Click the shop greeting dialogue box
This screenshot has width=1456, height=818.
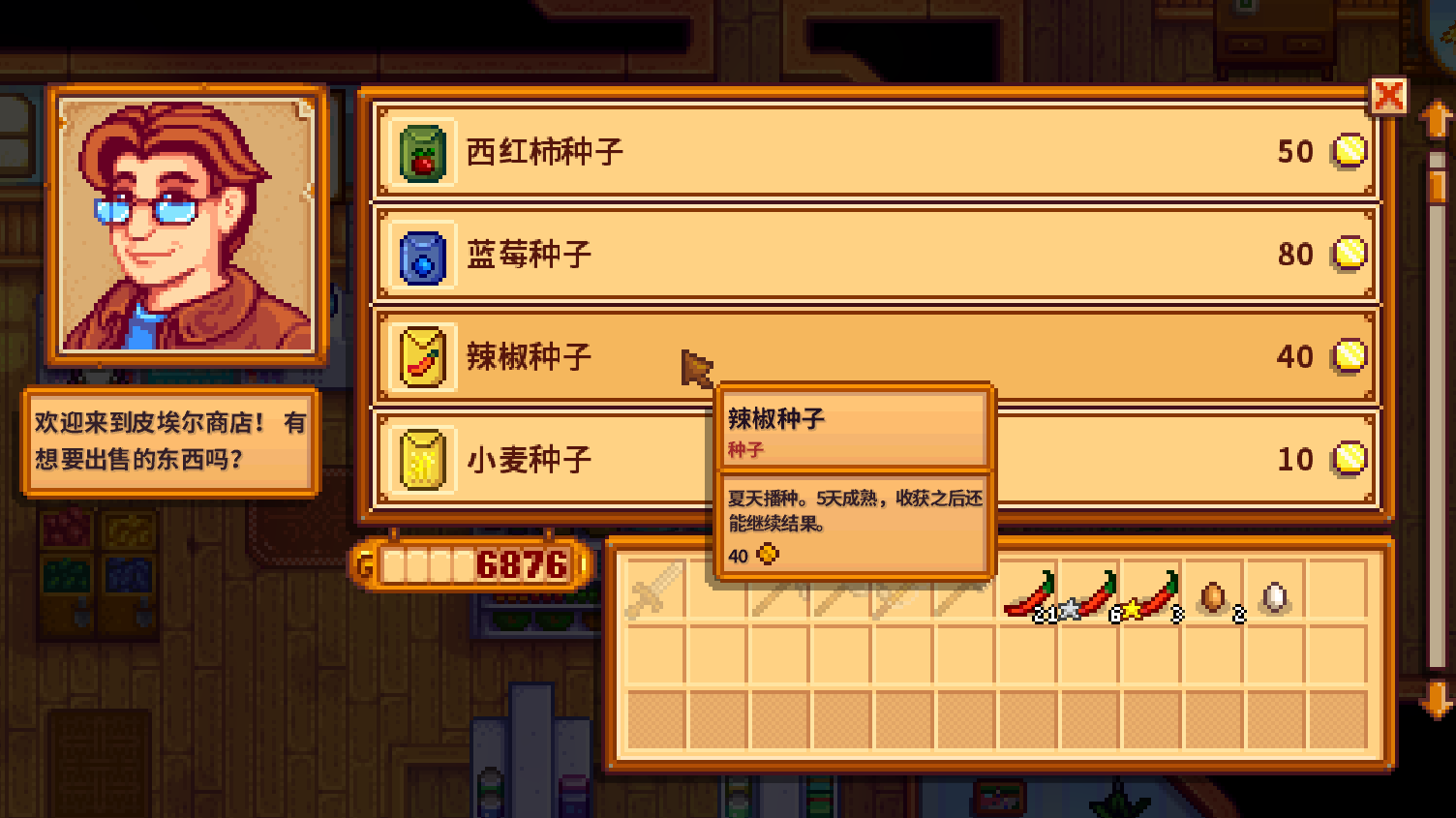coord(169,442)
